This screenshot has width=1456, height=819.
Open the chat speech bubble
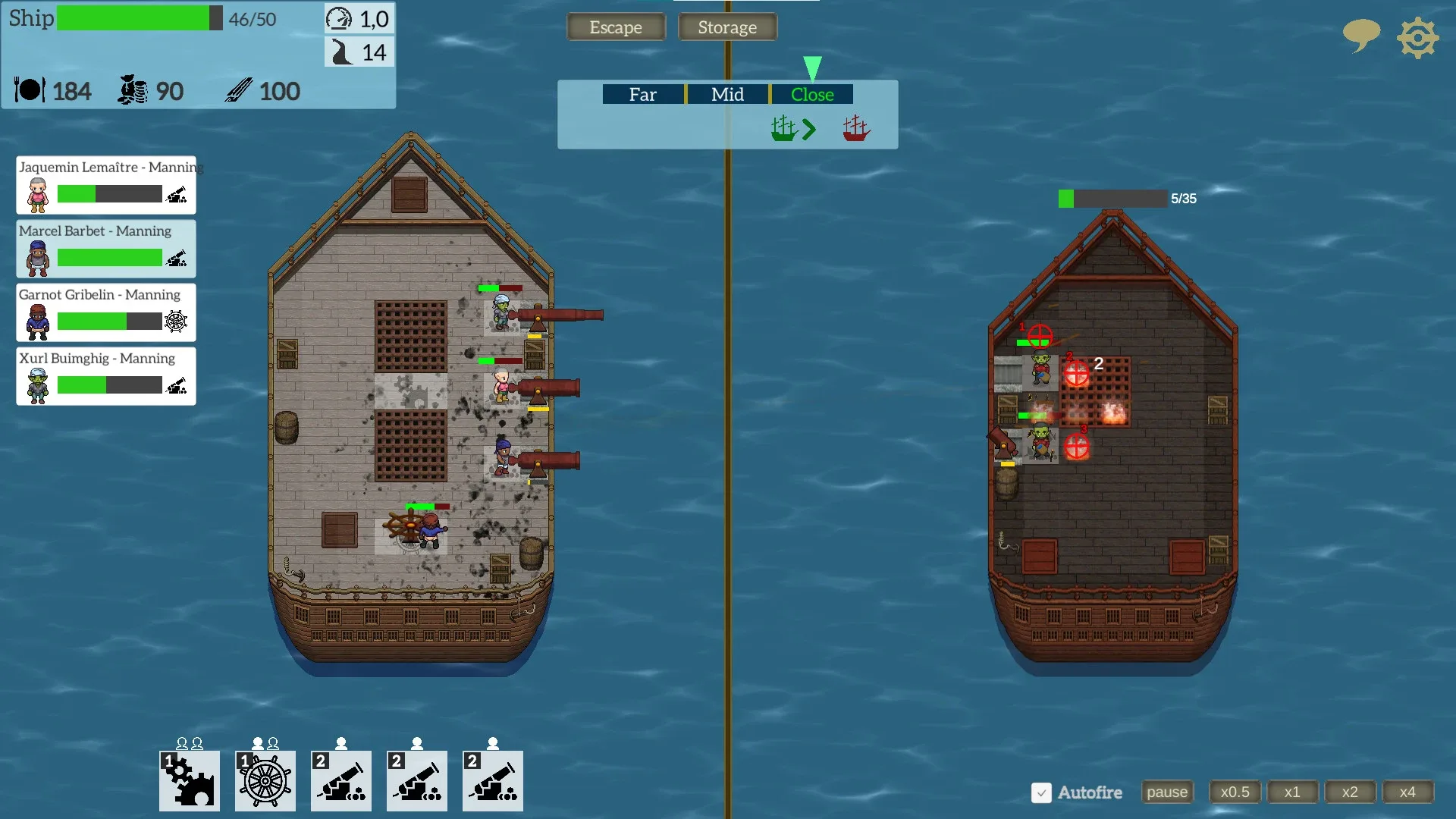1360,35
